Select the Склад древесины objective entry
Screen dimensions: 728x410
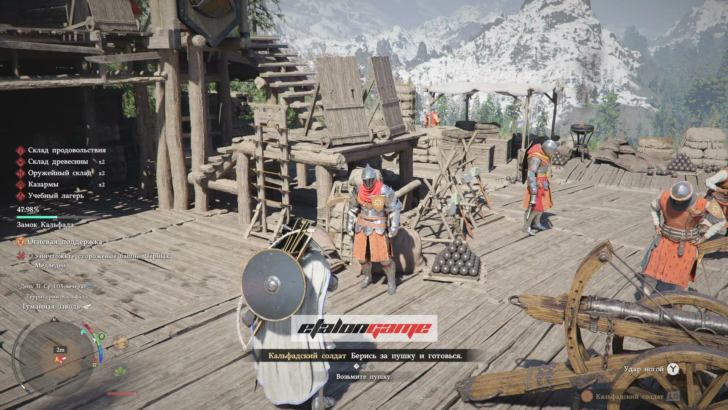point(58,161)
